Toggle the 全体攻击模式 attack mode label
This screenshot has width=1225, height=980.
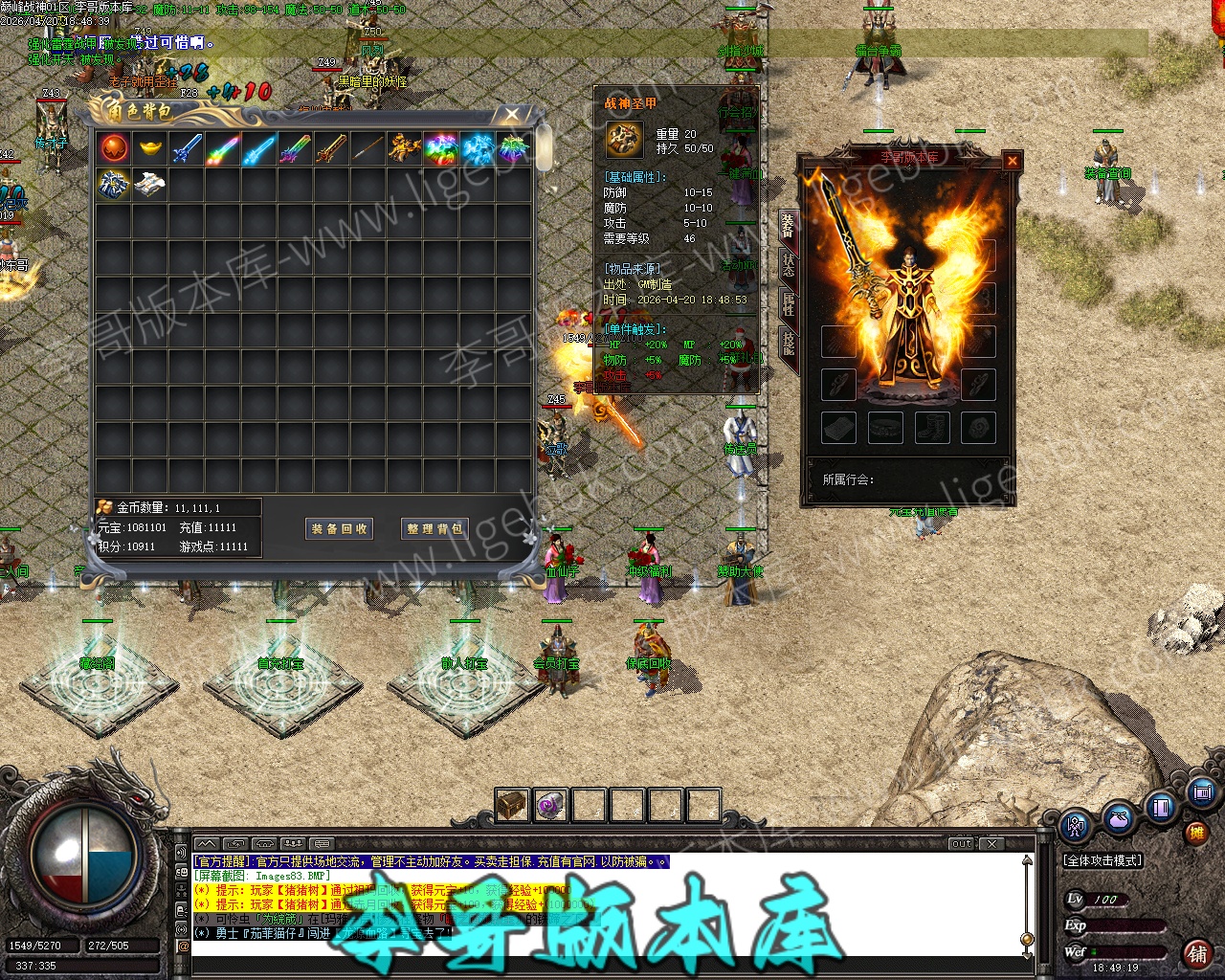1103,860
